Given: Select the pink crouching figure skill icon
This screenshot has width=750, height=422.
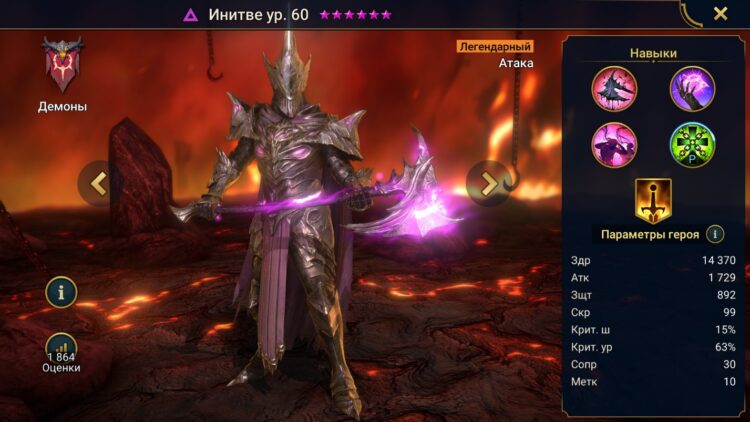Looking at the screenshot, I should click(613, 144).
